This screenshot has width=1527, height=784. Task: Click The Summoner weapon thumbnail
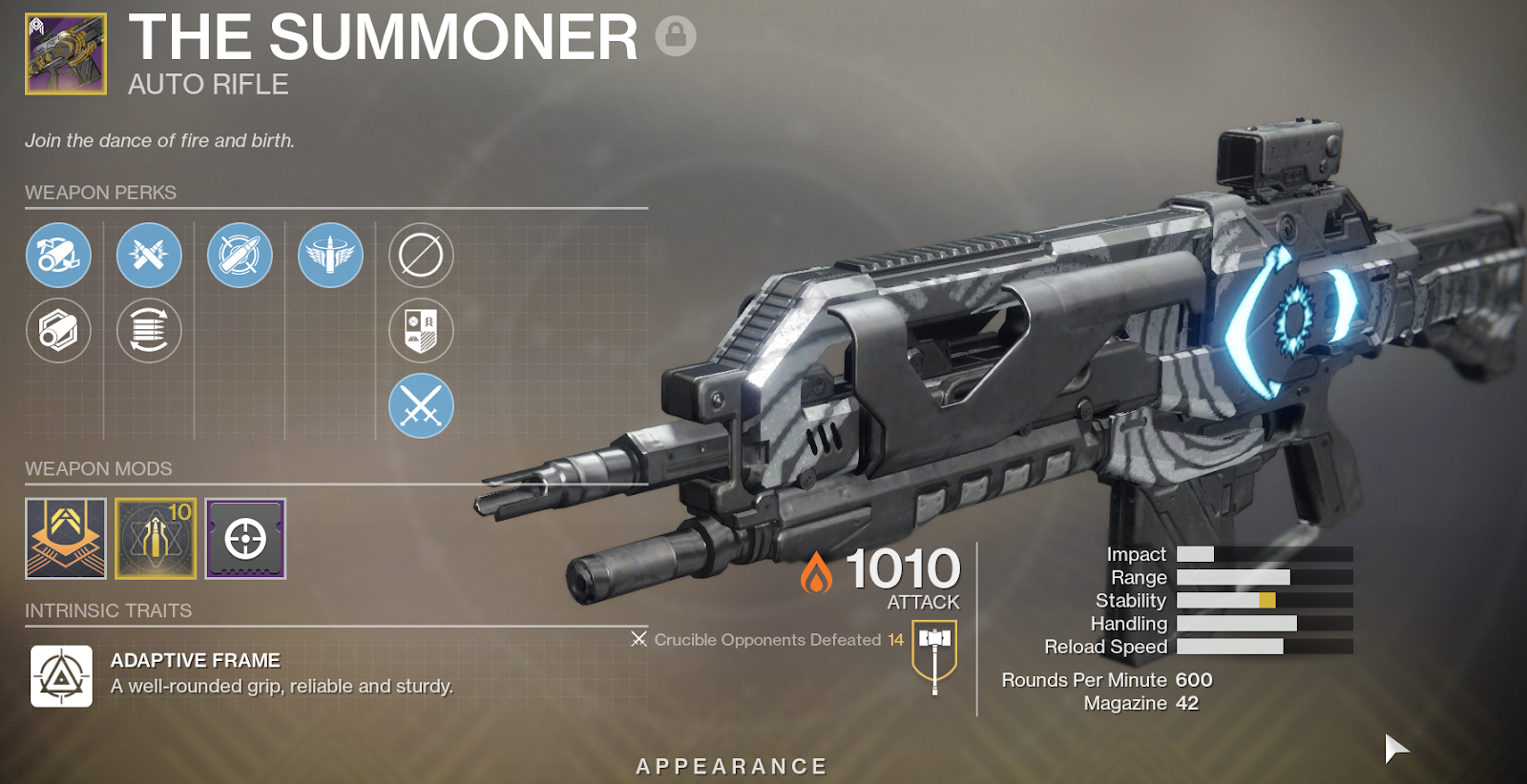point(66,54)
